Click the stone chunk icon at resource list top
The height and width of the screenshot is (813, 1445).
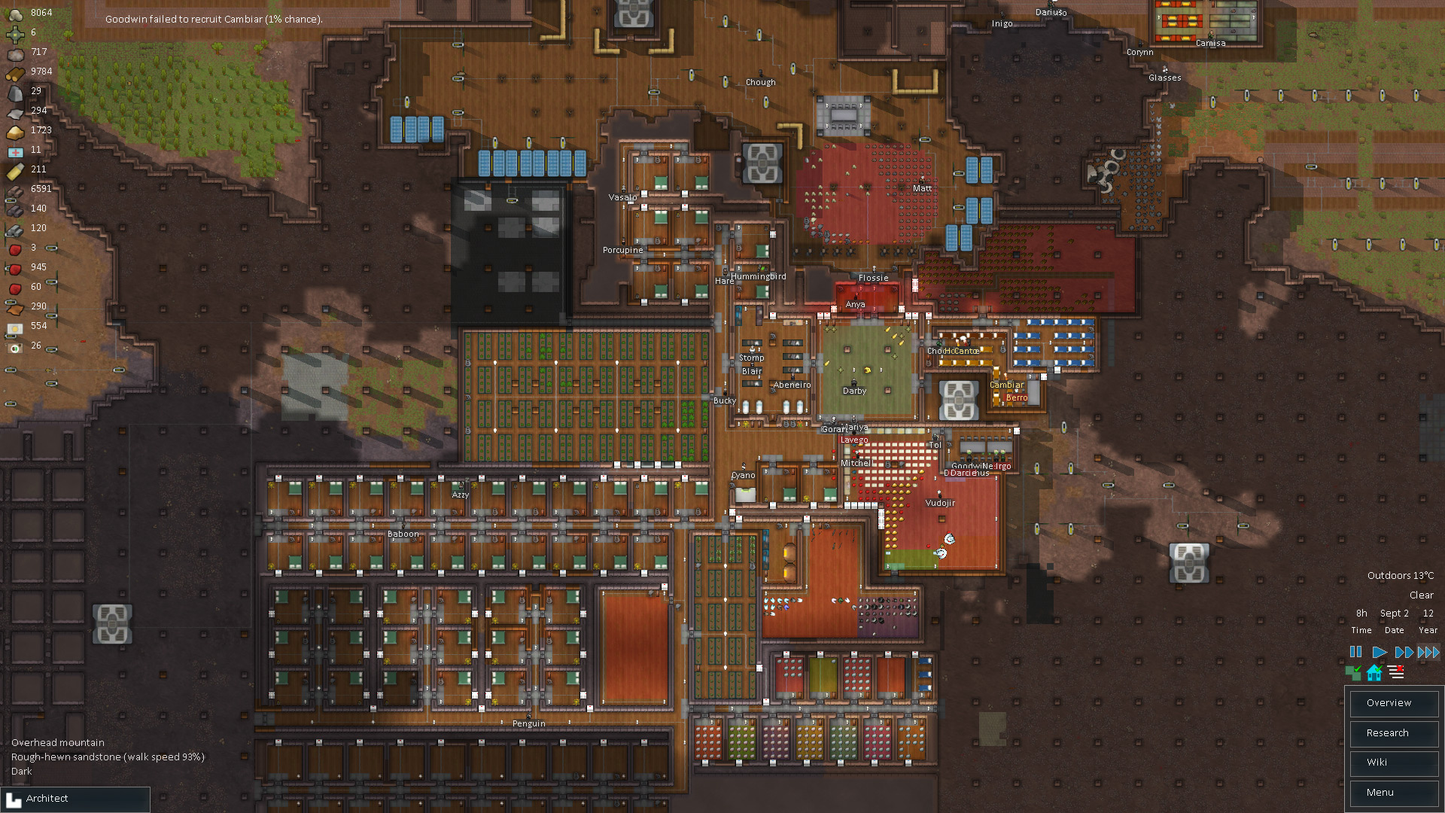pyautogui.click(x=13, y=13)
